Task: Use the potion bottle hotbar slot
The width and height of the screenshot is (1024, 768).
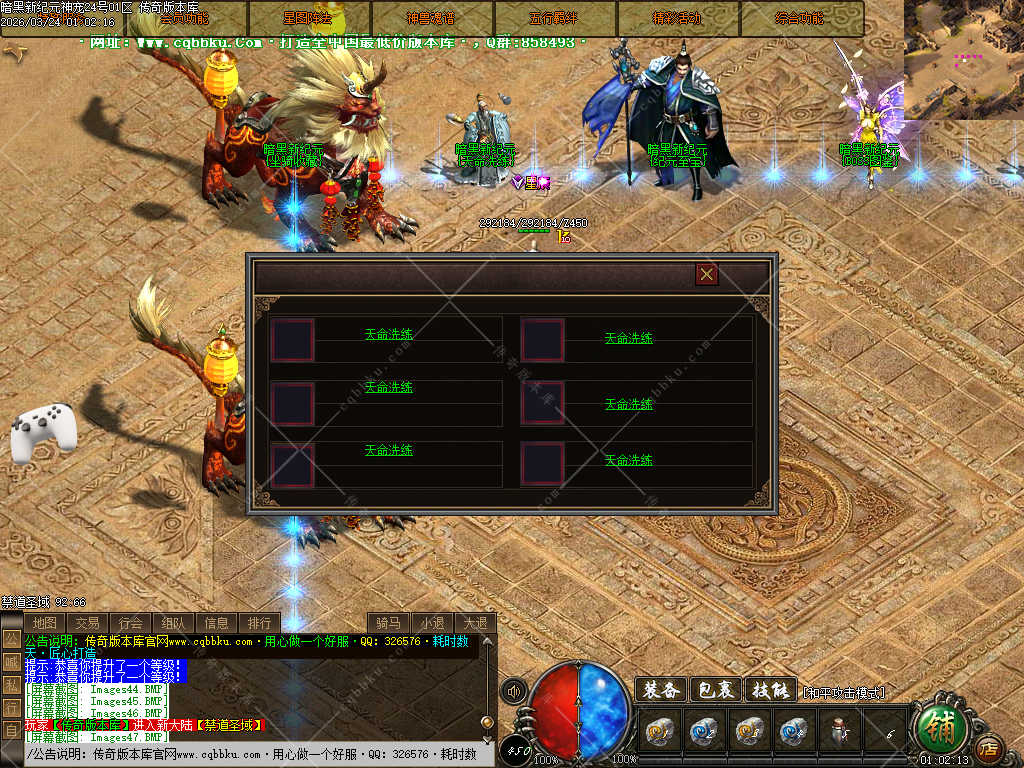Action: coord(840,732)
